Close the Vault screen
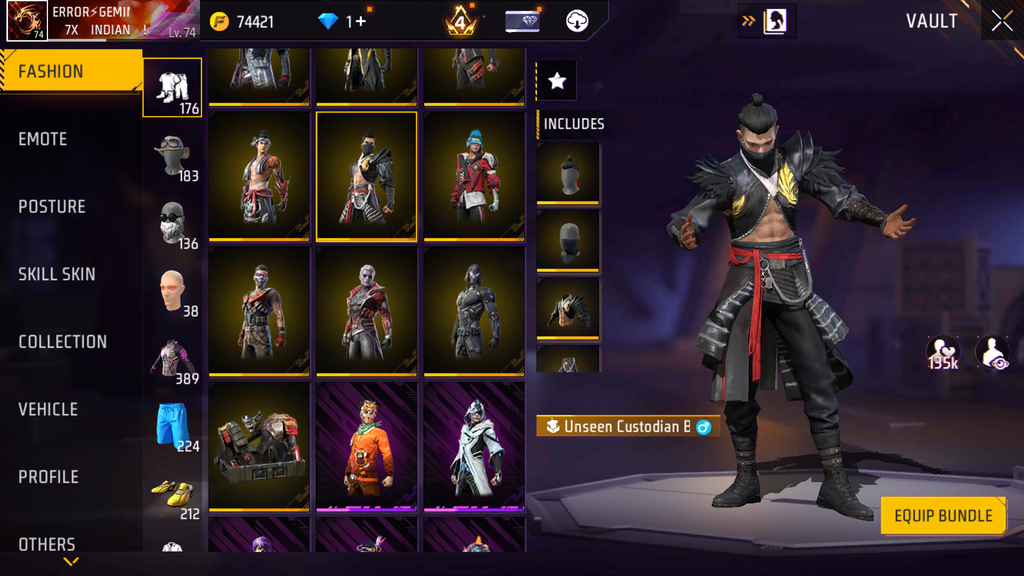The image size is (1024, 576). (x=1001, y=22)
